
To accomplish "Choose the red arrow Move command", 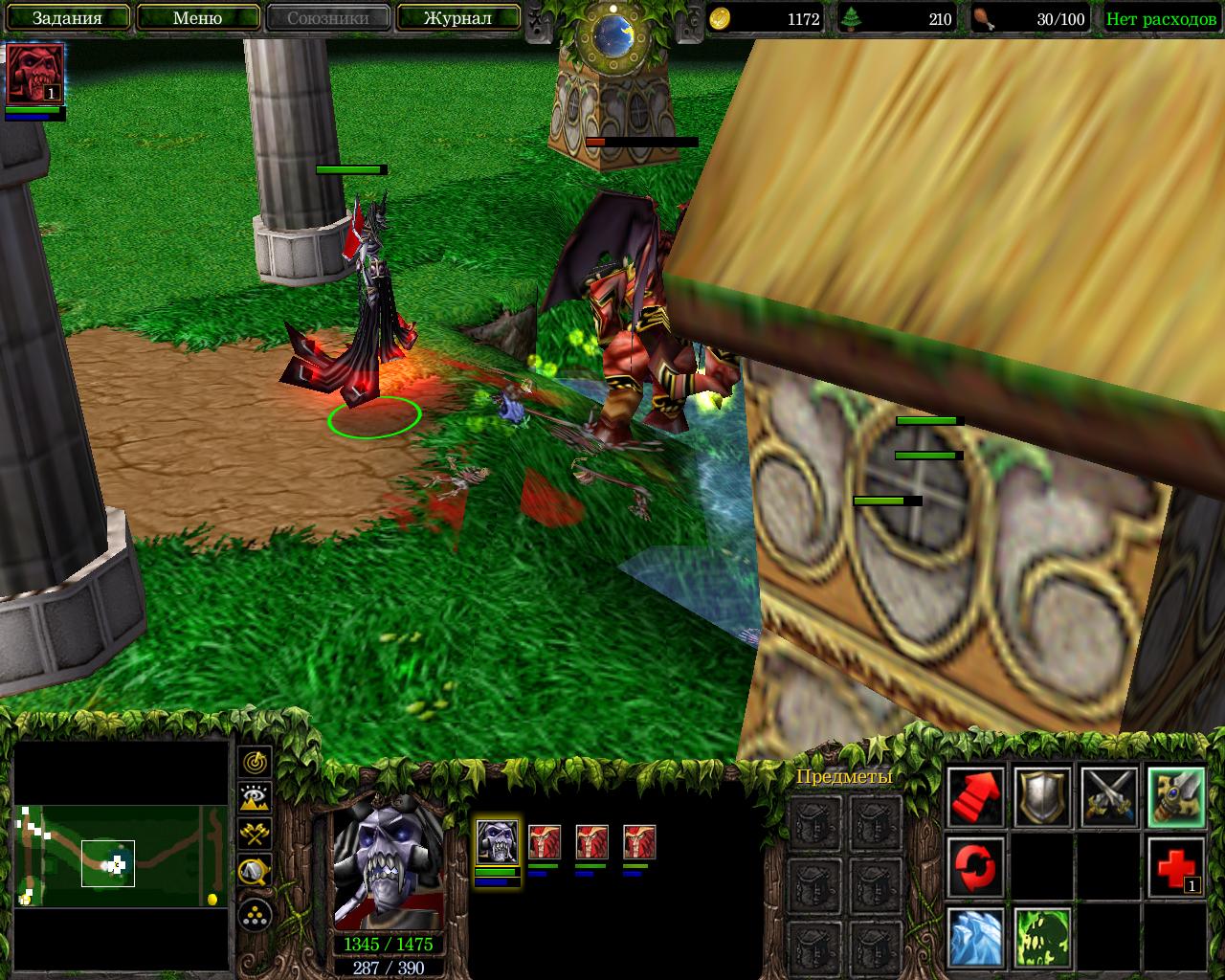I will click(976, 797).
